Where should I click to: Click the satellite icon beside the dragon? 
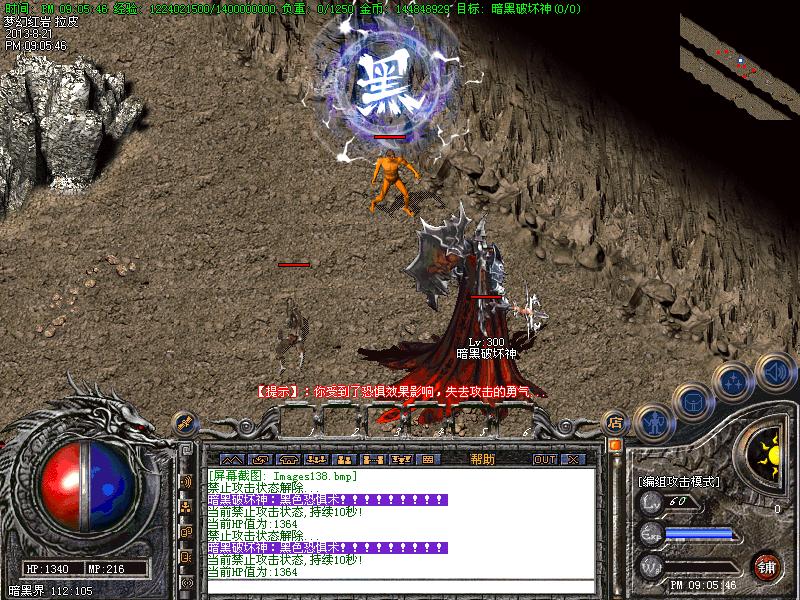185,425
